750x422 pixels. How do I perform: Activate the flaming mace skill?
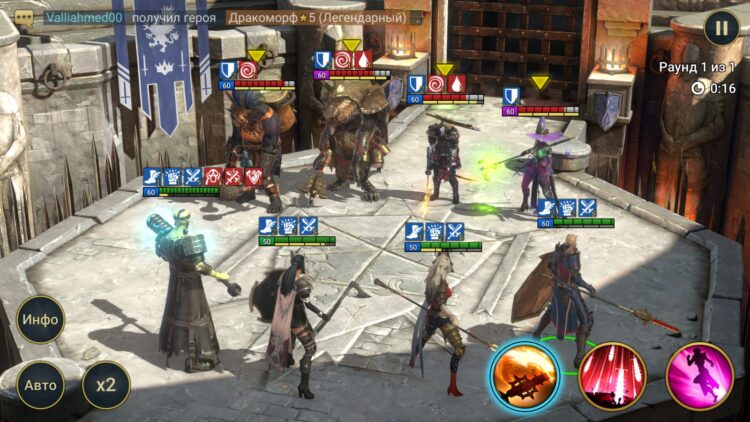coord(524,376)
